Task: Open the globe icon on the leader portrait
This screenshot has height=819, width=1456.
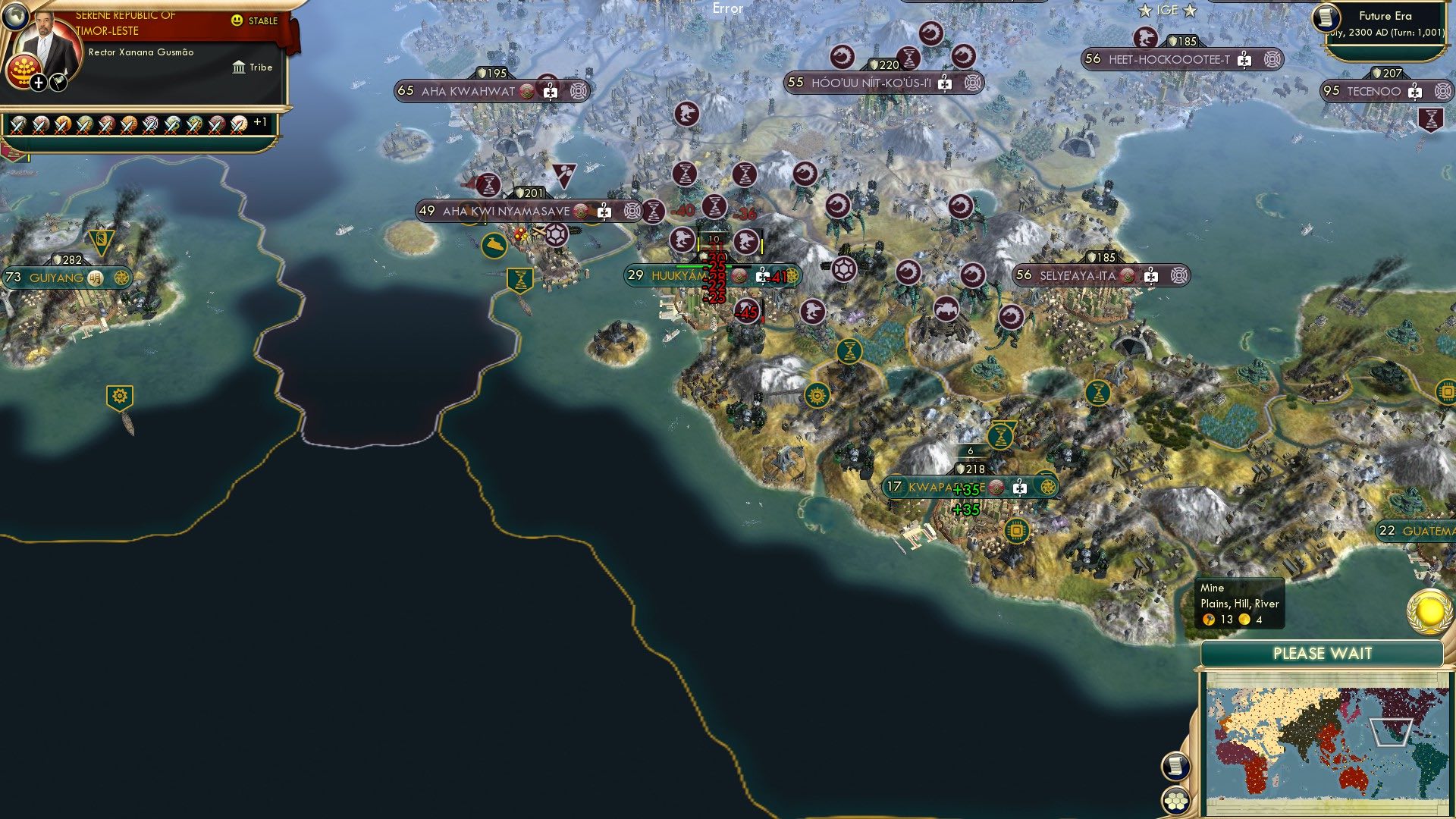Action: click(15, 17)
